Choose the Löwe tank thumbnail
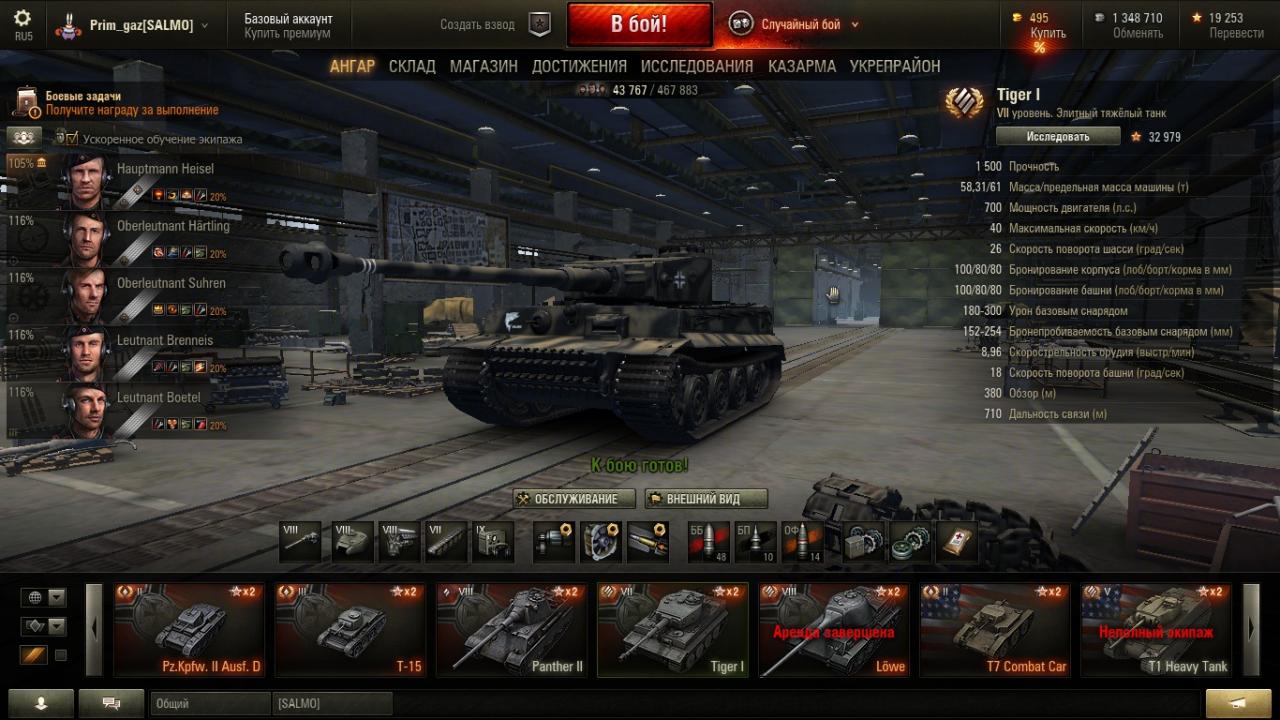Viewport: 1280px width, 720px height. tap(833, 630)
